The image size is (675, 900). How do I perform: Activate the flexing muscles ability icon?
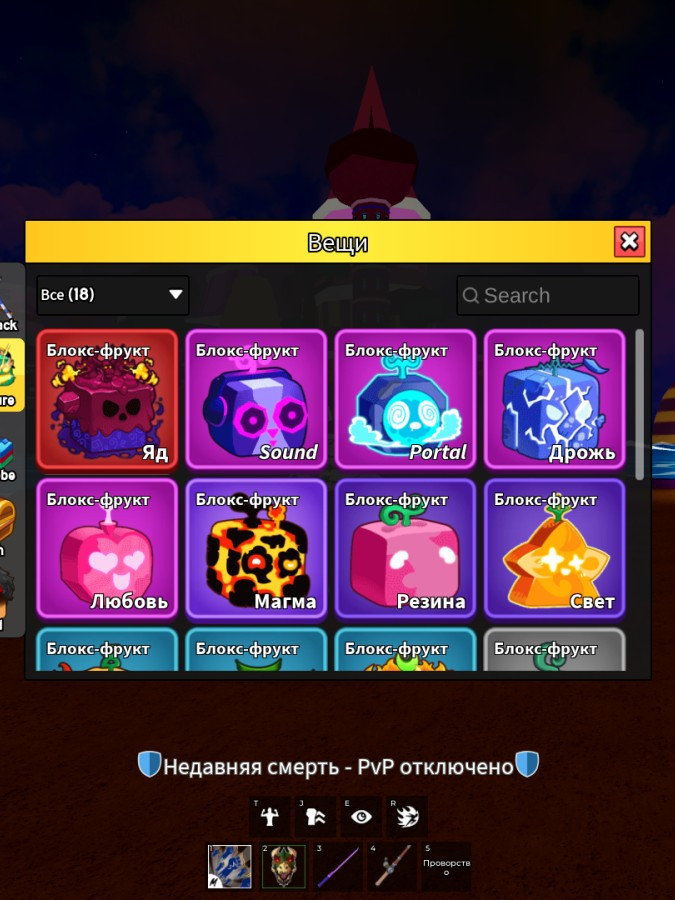[x=270, y=817]
